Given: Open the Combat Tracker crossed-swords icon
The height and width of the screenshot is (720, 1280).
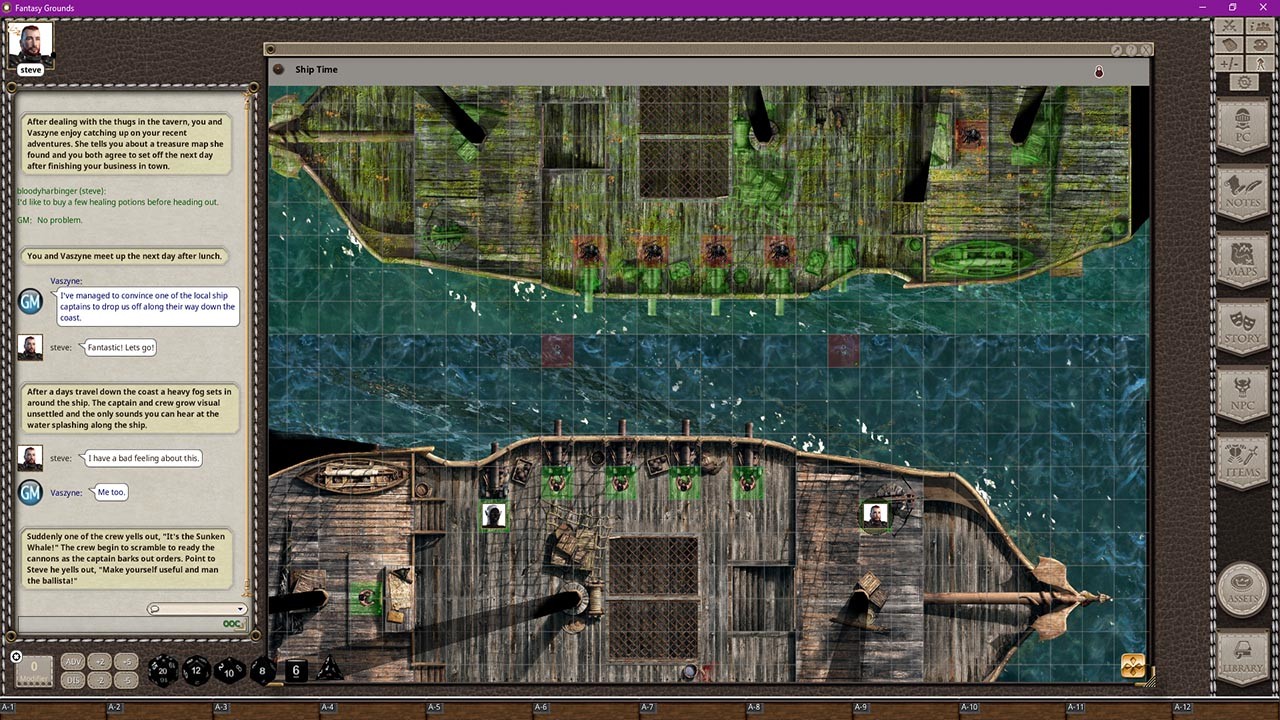Looking at the screenshot, I should point(1228,26).
